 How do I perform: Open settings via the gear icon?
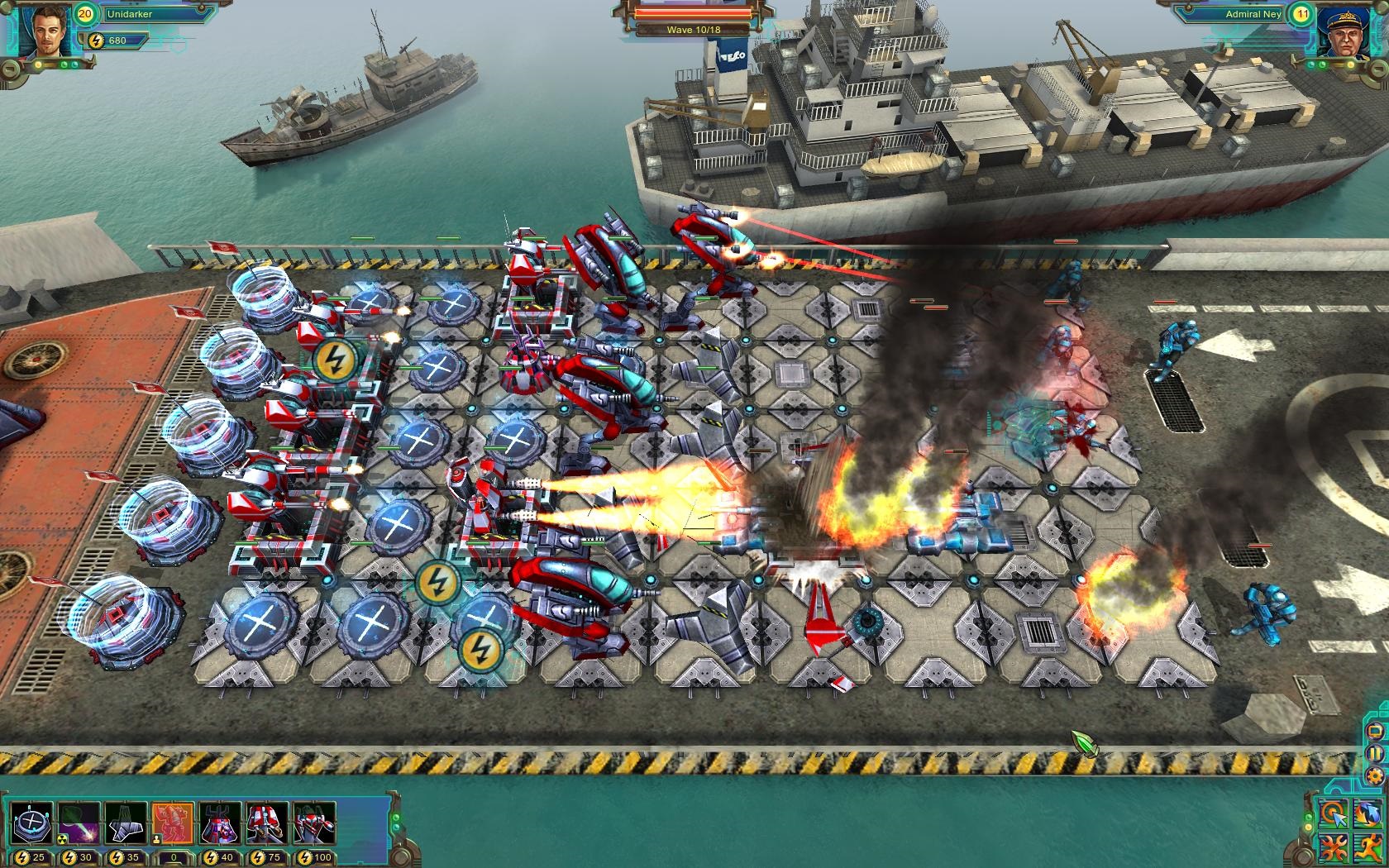point(1375,776)
